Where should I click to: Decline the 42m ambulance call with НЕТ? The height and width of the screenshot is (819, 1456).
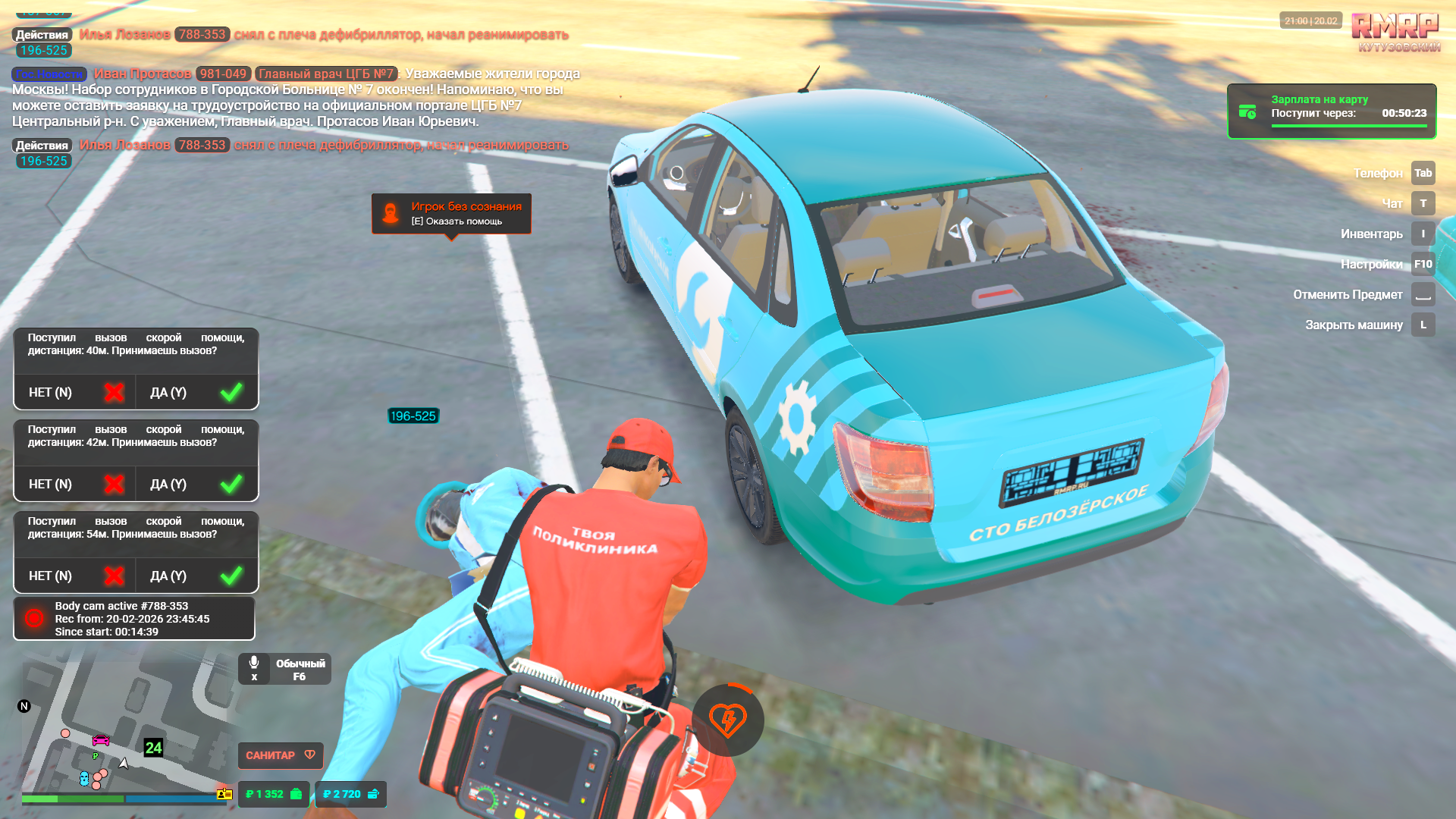(x=74, y=484)
